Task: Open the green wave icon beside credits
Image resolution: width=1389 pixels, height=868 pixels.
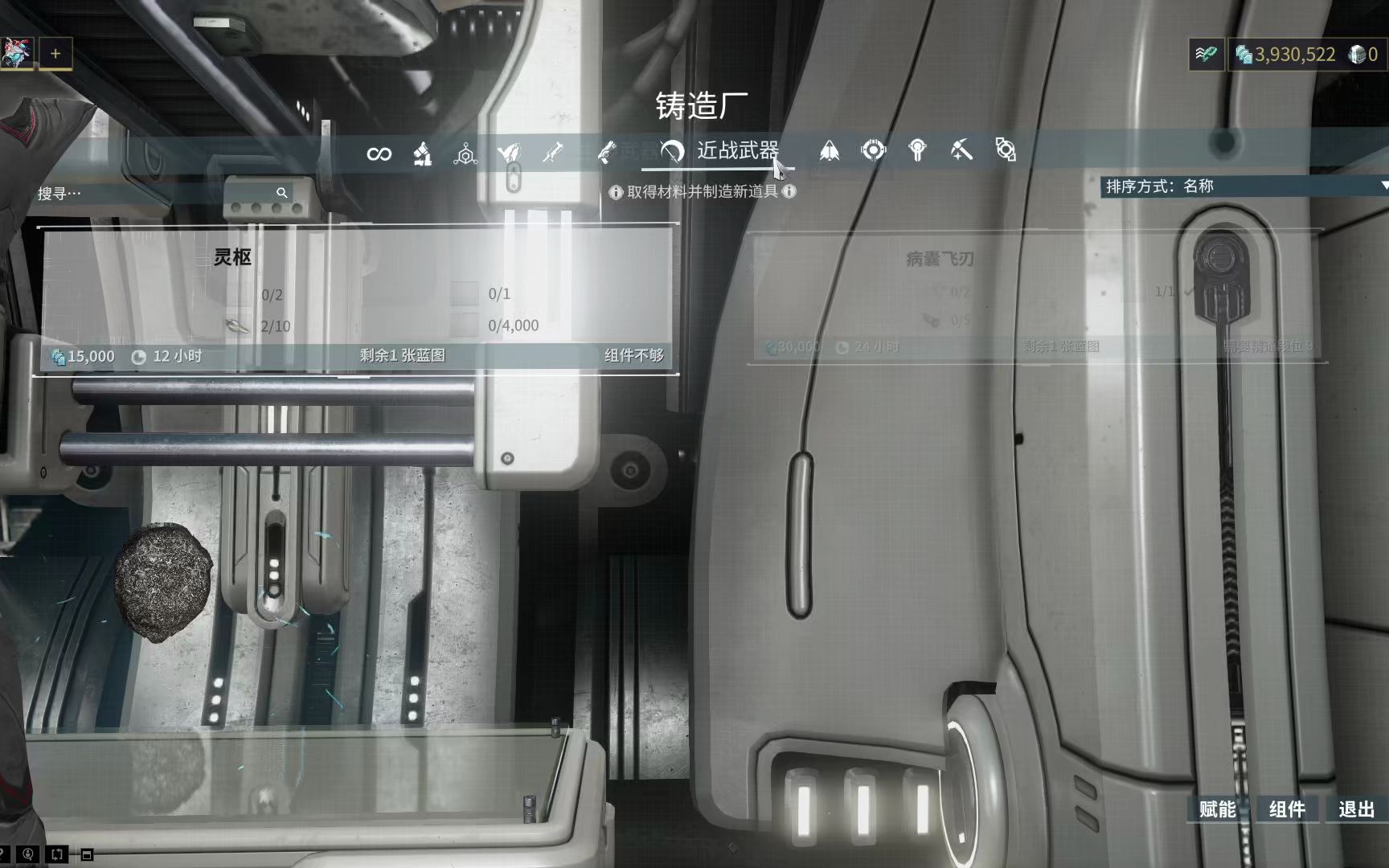Action: 1206,55
